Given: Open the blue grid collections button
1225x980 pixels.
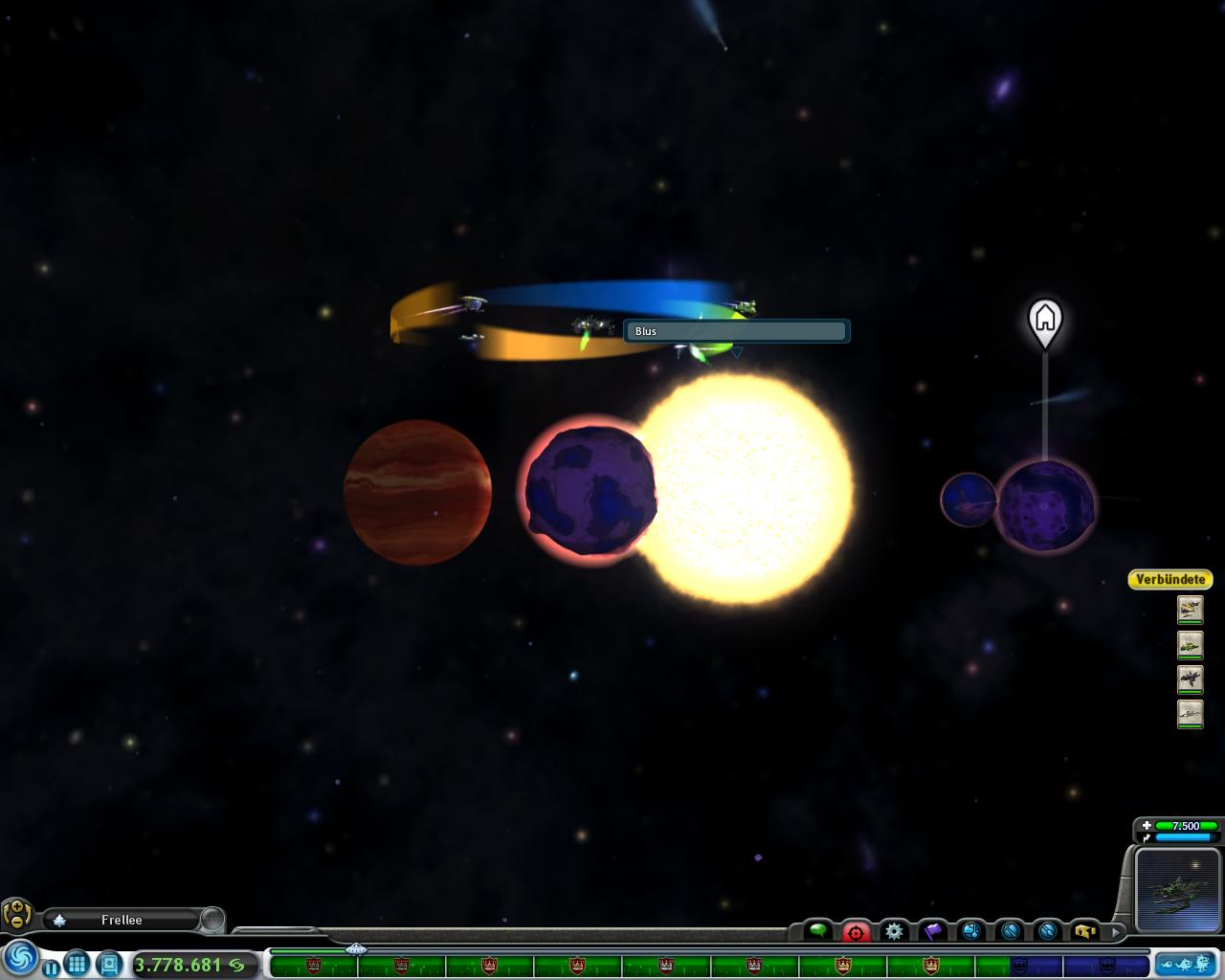Looking at the screenshot, I should click(x=78, y=963).
